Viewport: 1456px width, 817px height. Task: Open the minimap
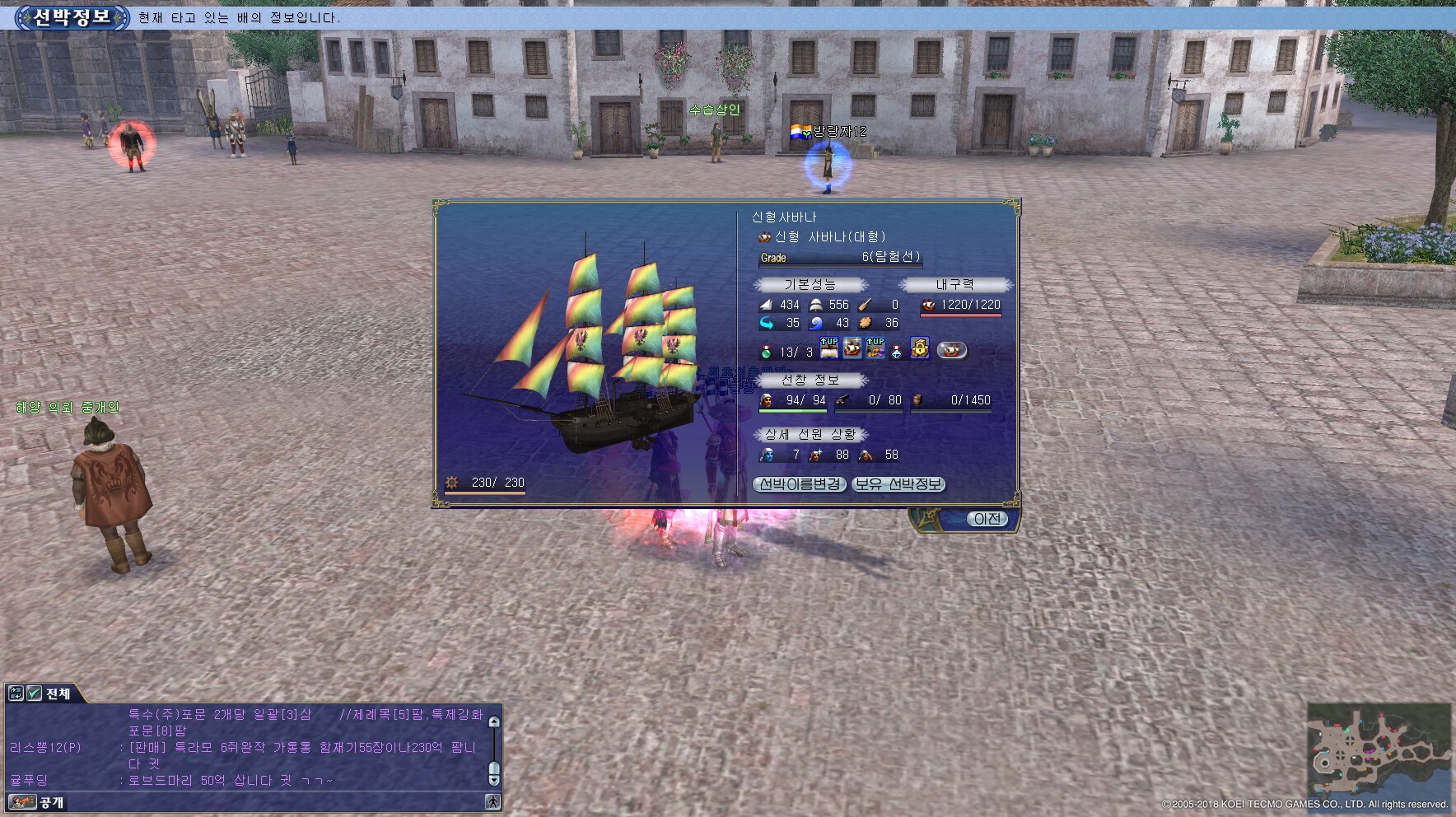tap(1379, 749)
